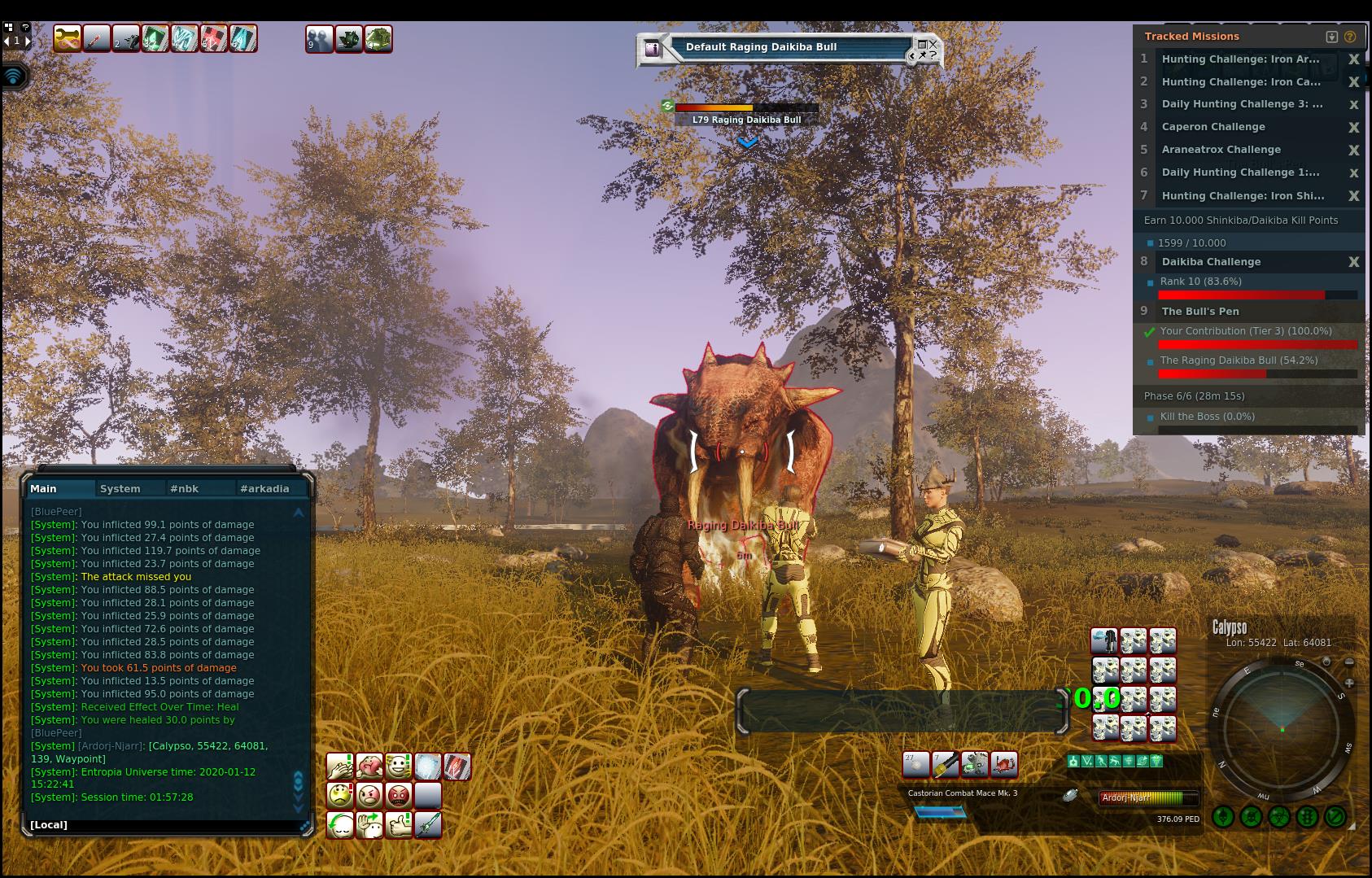Open the help question mark button
Viewport: 1372px width, 878px height.
coord(1350,37)
